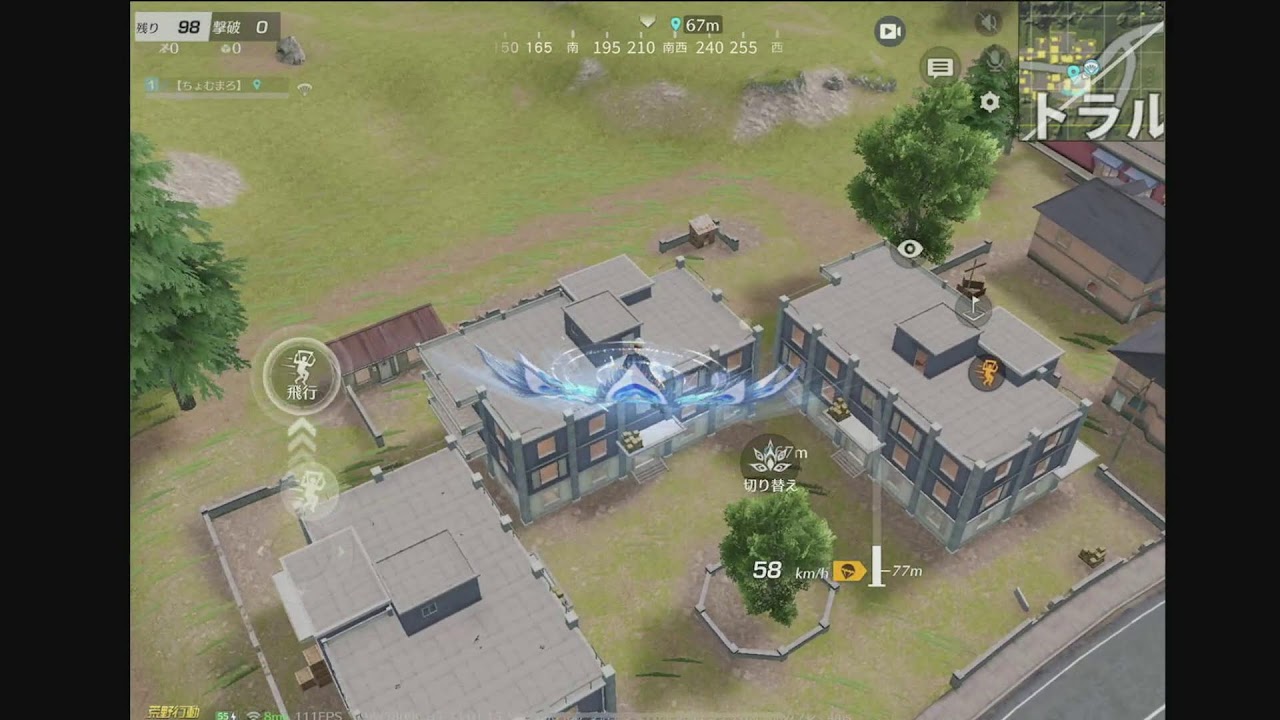Image resolution: width=1280 pixels, height=720 pixels.
Task: Activate the 飛行 flight button
Action: click(x=302, y=376)
